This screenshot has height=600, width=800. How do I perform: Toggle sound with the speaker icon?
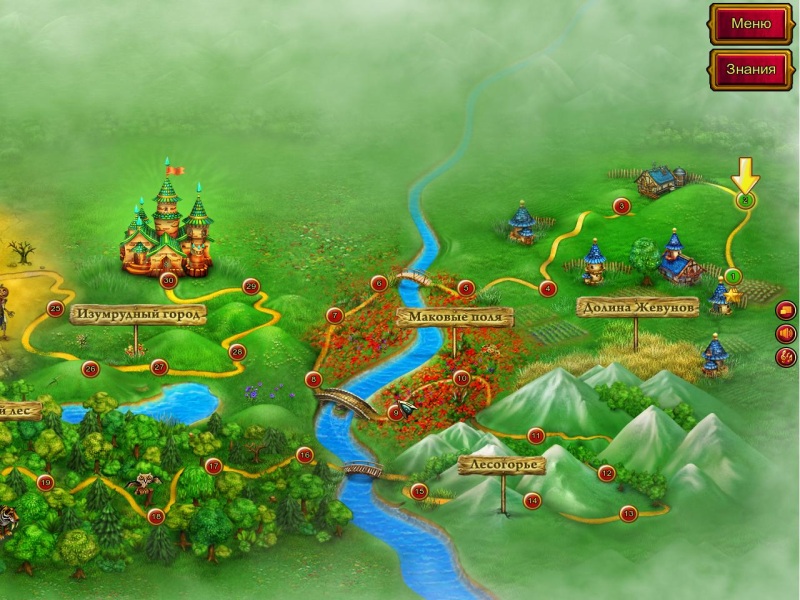coord(786,333)
